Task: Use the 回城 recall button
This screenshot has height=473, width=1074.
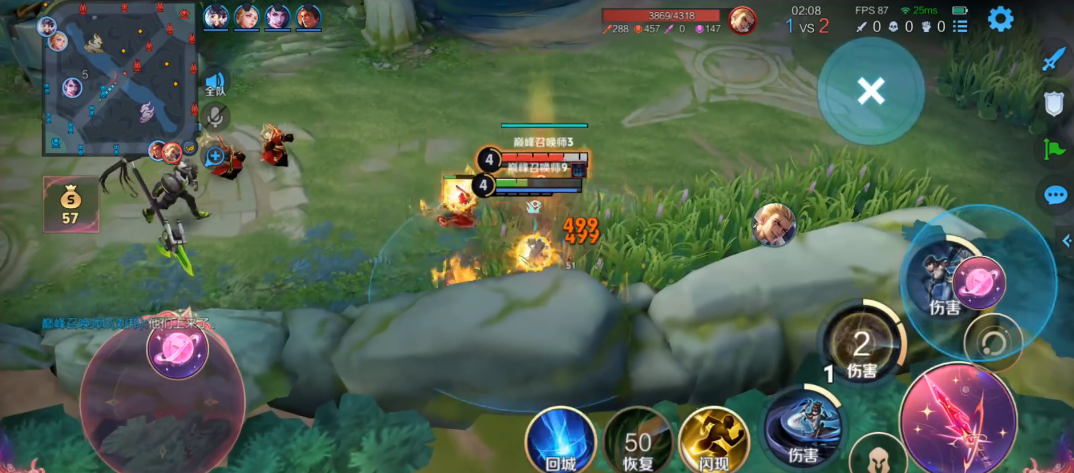Action: tap(560, 440)
